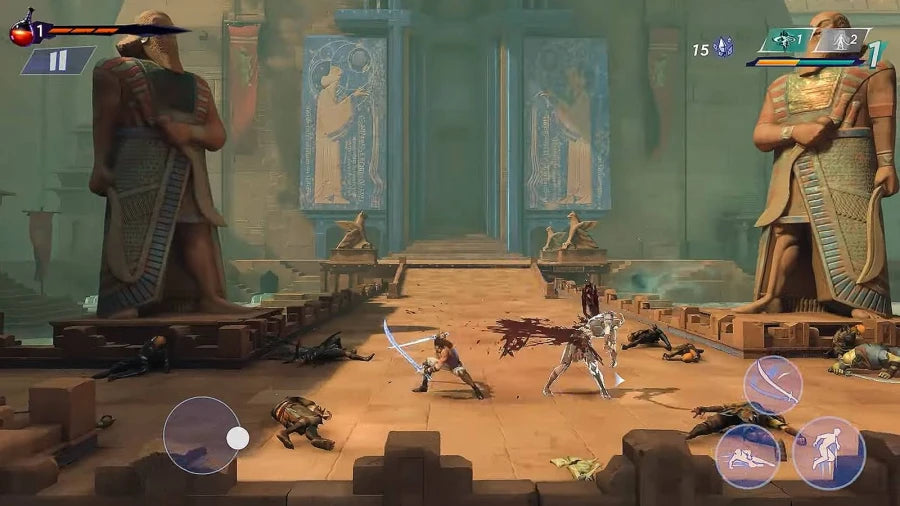Tap the sword slash attack button
Screen dimensions: 900x506
click(772, 385)
